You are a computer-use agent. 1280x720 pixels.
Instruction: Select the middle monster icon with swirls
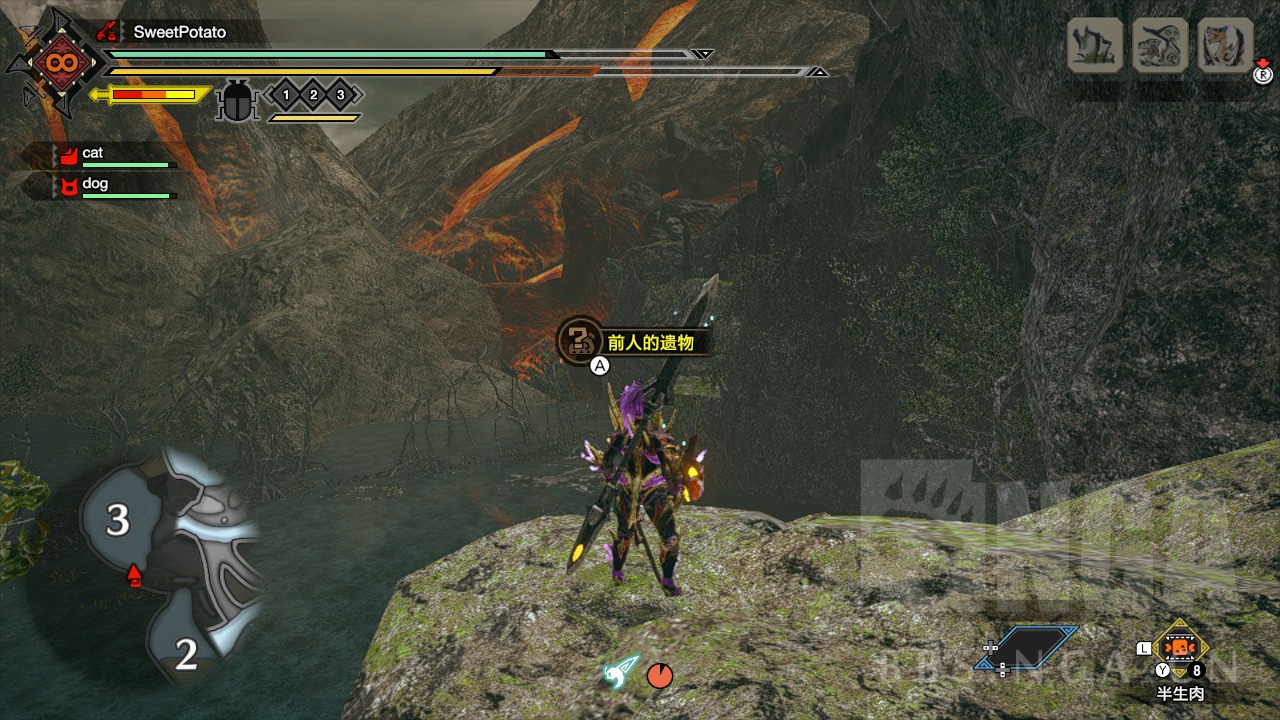(1160, 45)
